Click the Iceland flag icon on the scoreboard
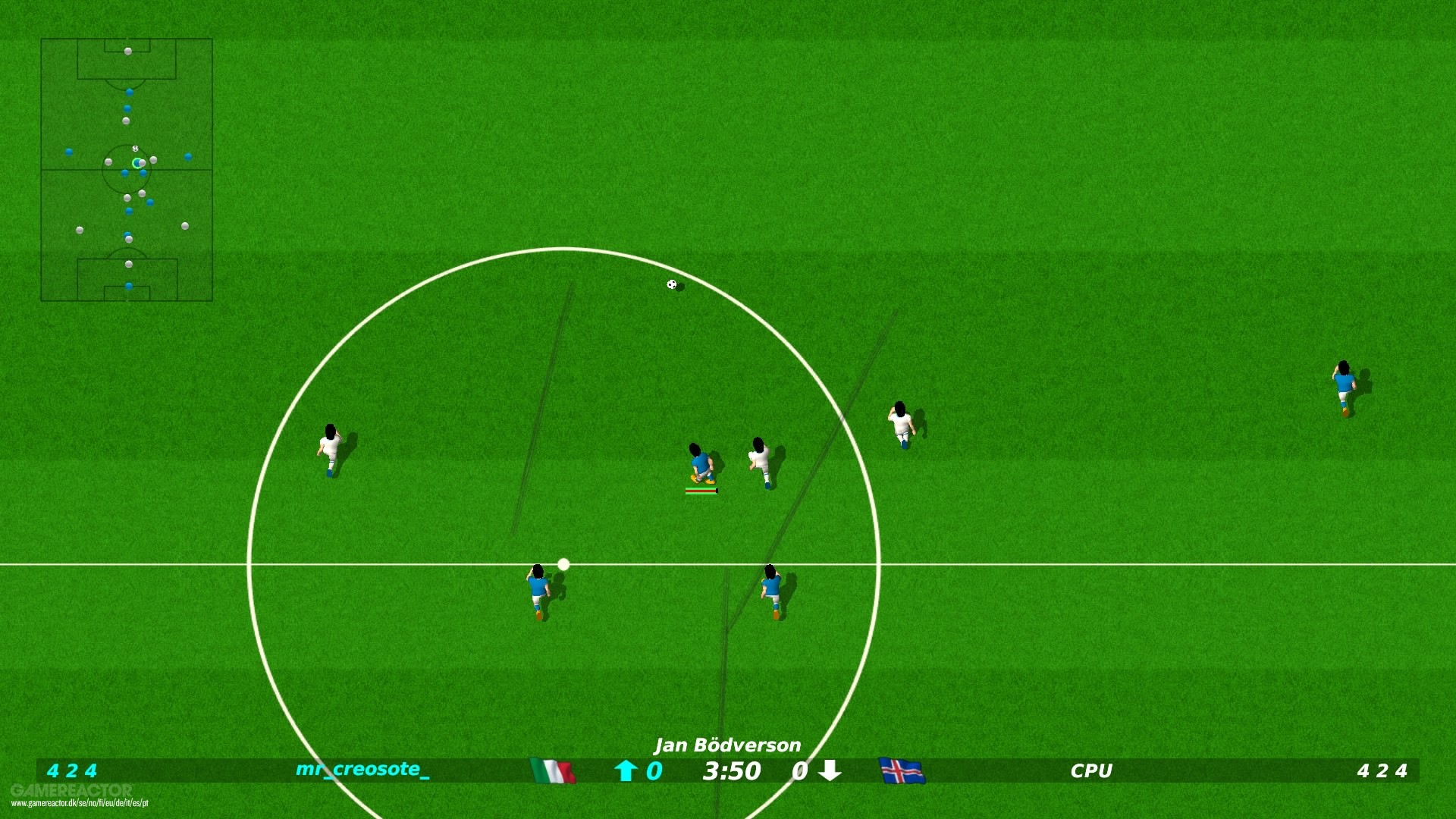Screen dimensions: 1456x819 click(x=901, y=771)
